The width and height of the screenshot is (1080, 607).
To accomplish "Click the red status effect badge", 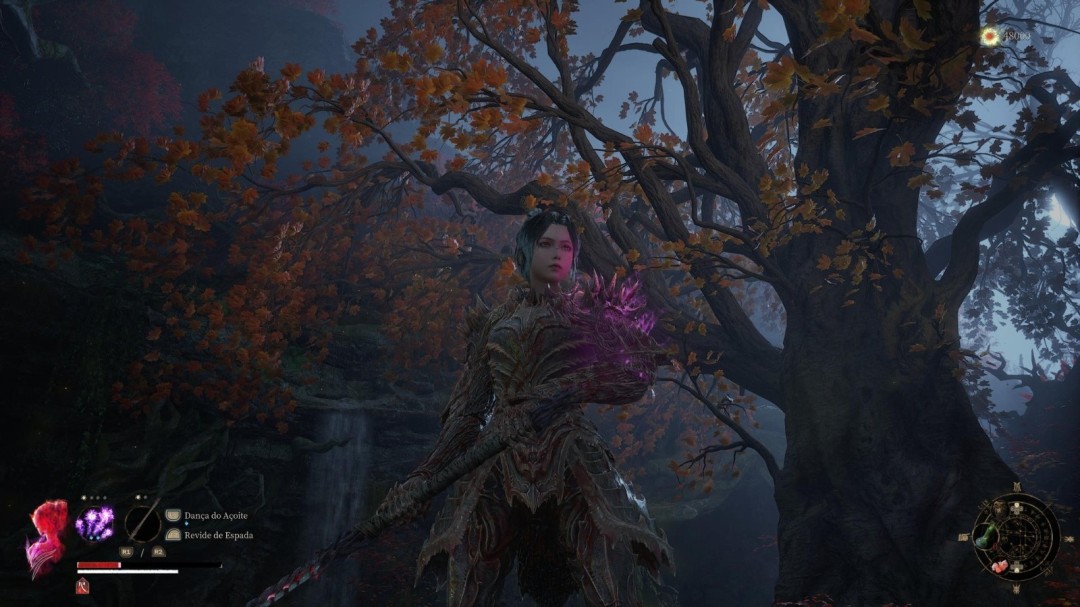I will click(x=82, y=587).
